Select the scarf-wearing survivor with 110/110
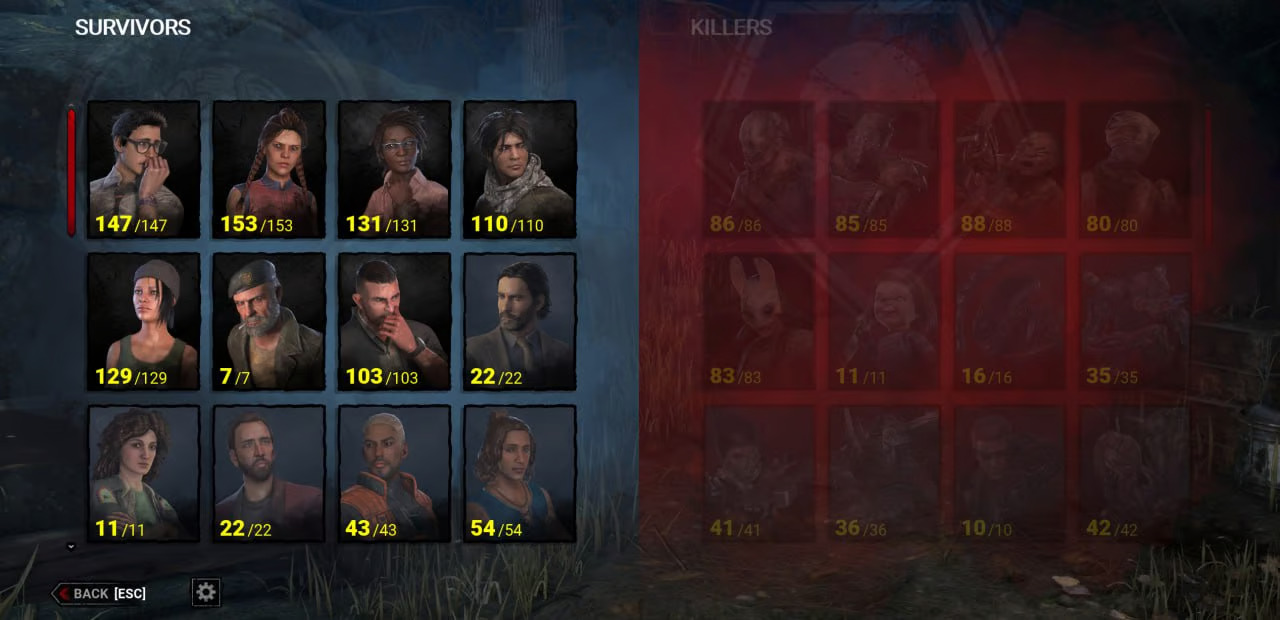 (x=519, y=169)
